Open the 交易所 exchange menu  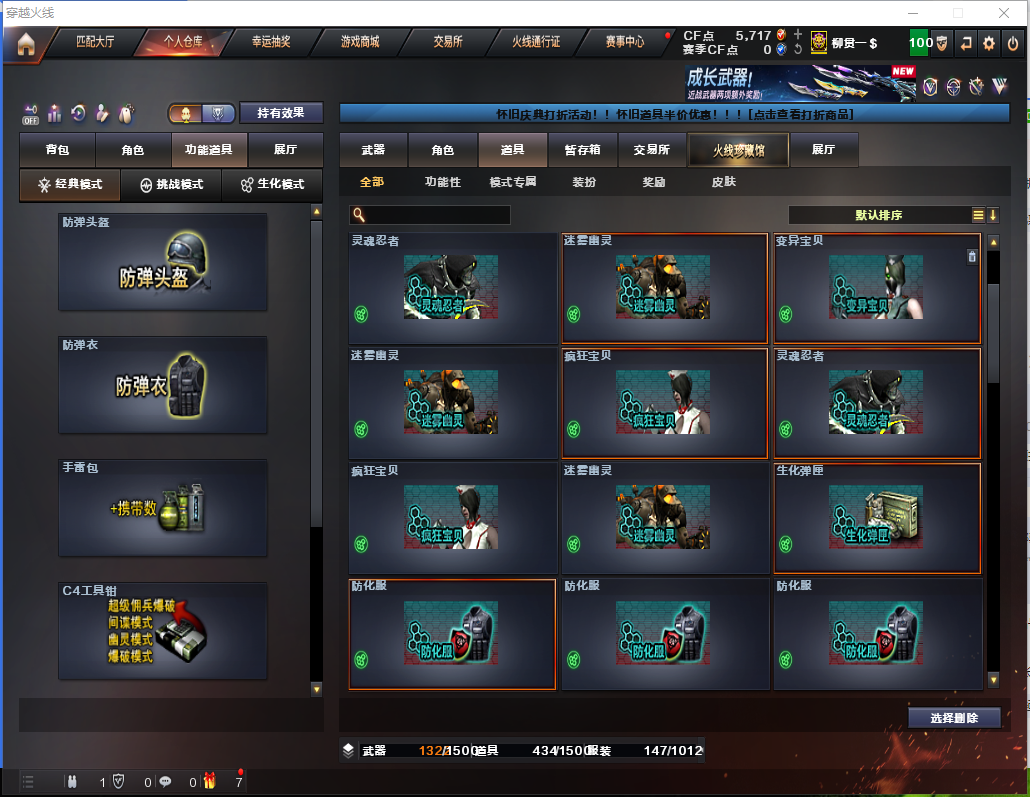[447, 42]
